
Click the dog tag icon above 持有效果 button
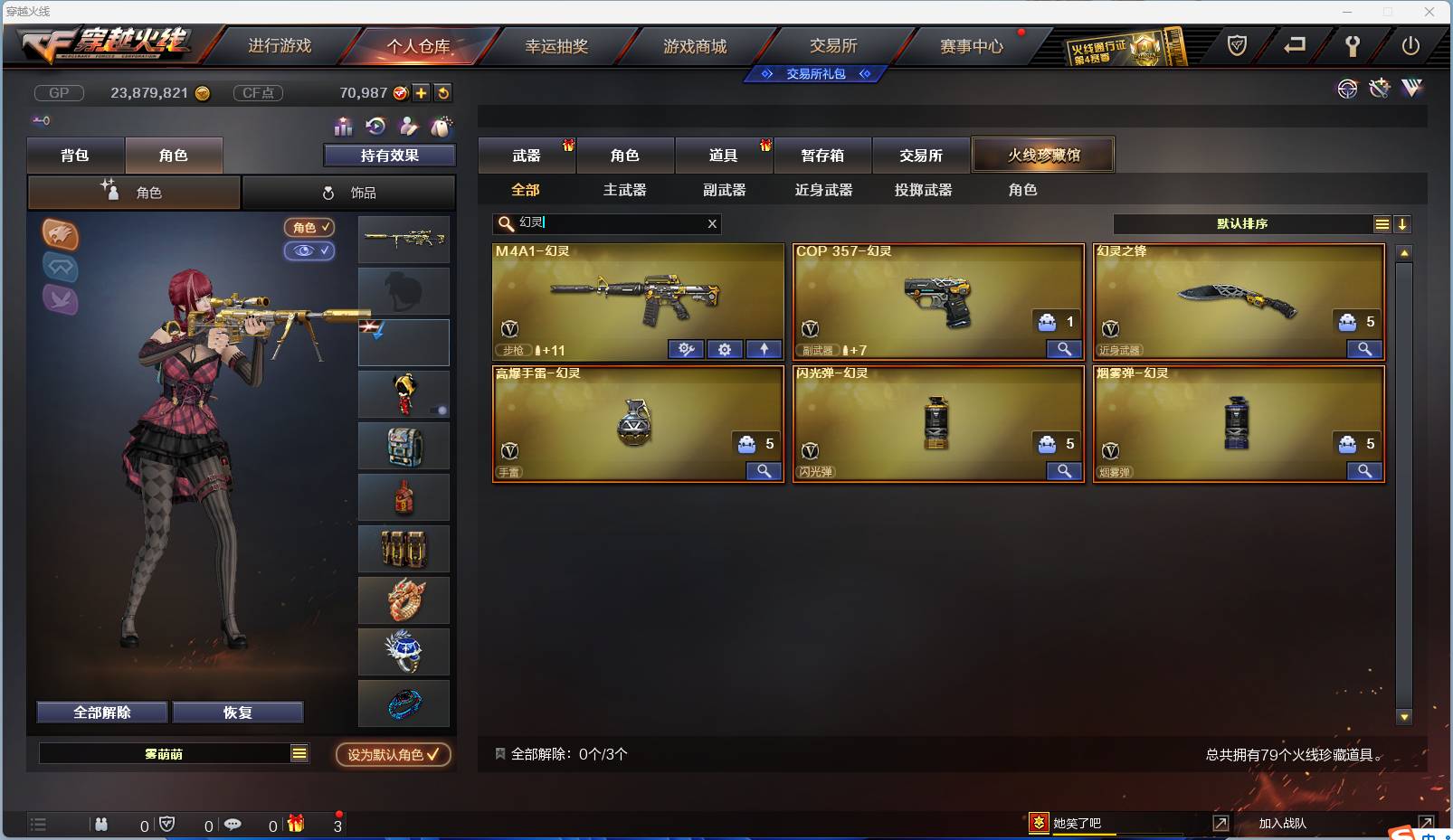click(x=442, y=127)
